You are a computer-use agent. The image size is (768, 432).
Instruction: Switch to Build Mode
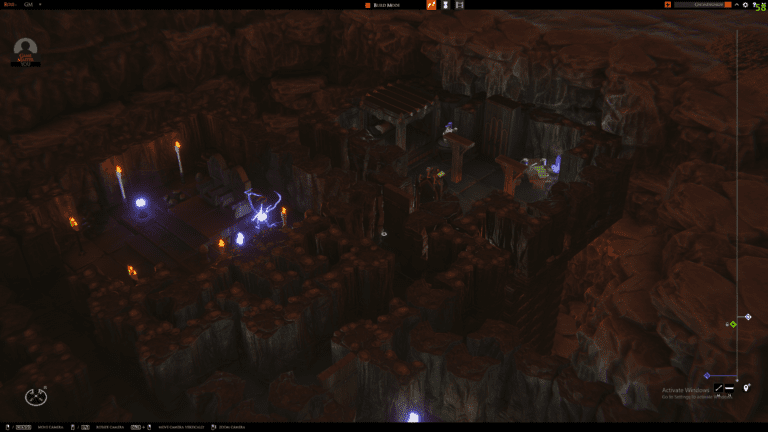click(x=387, y=5)
